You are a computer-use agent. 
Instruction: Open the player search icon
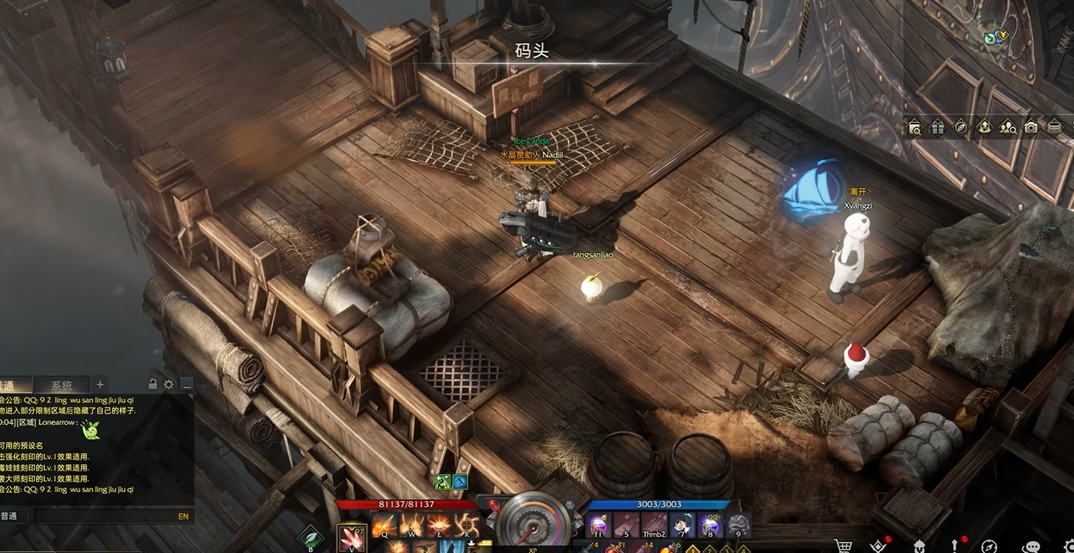tap(1008, 127)
